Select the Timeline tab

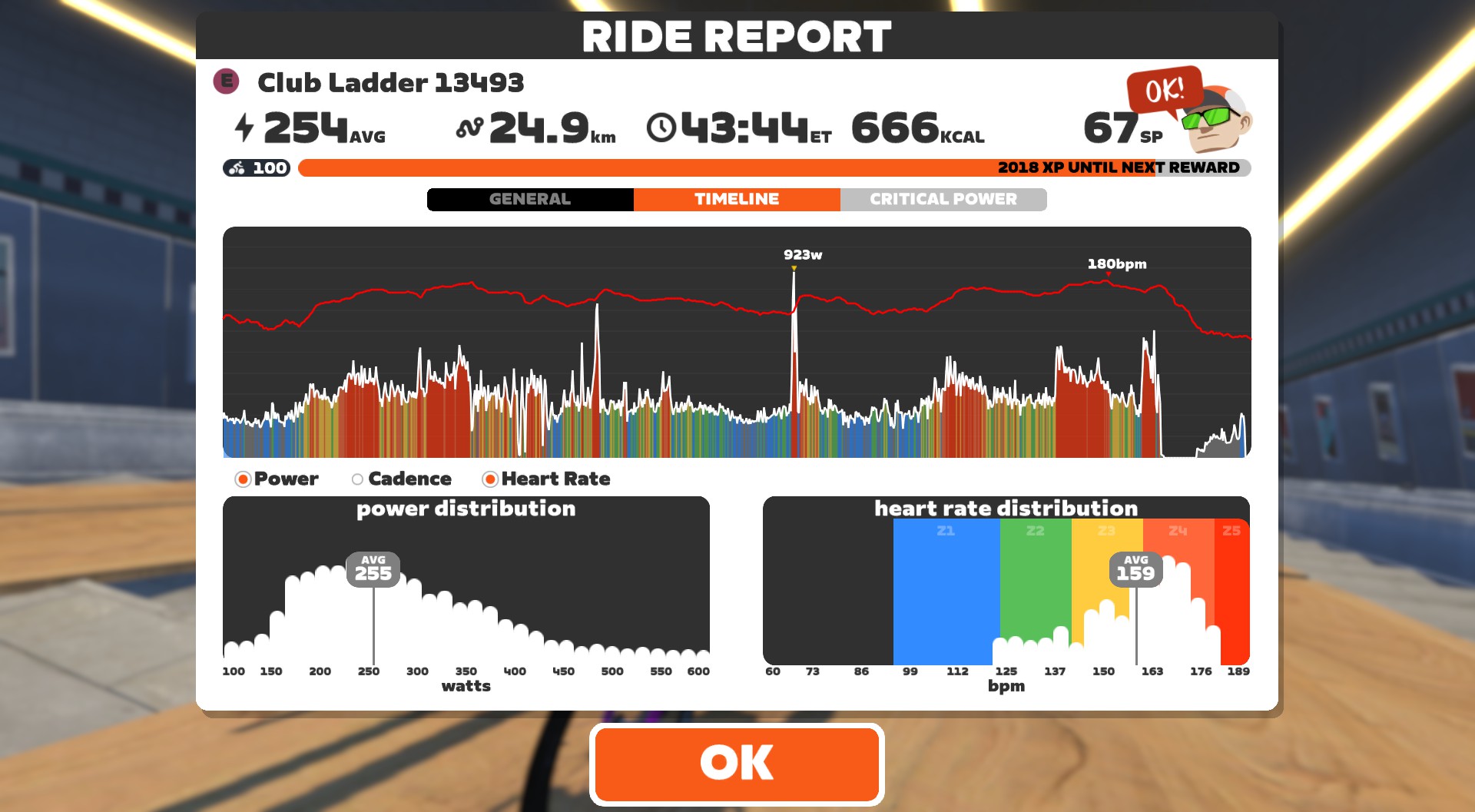[737, 200]
